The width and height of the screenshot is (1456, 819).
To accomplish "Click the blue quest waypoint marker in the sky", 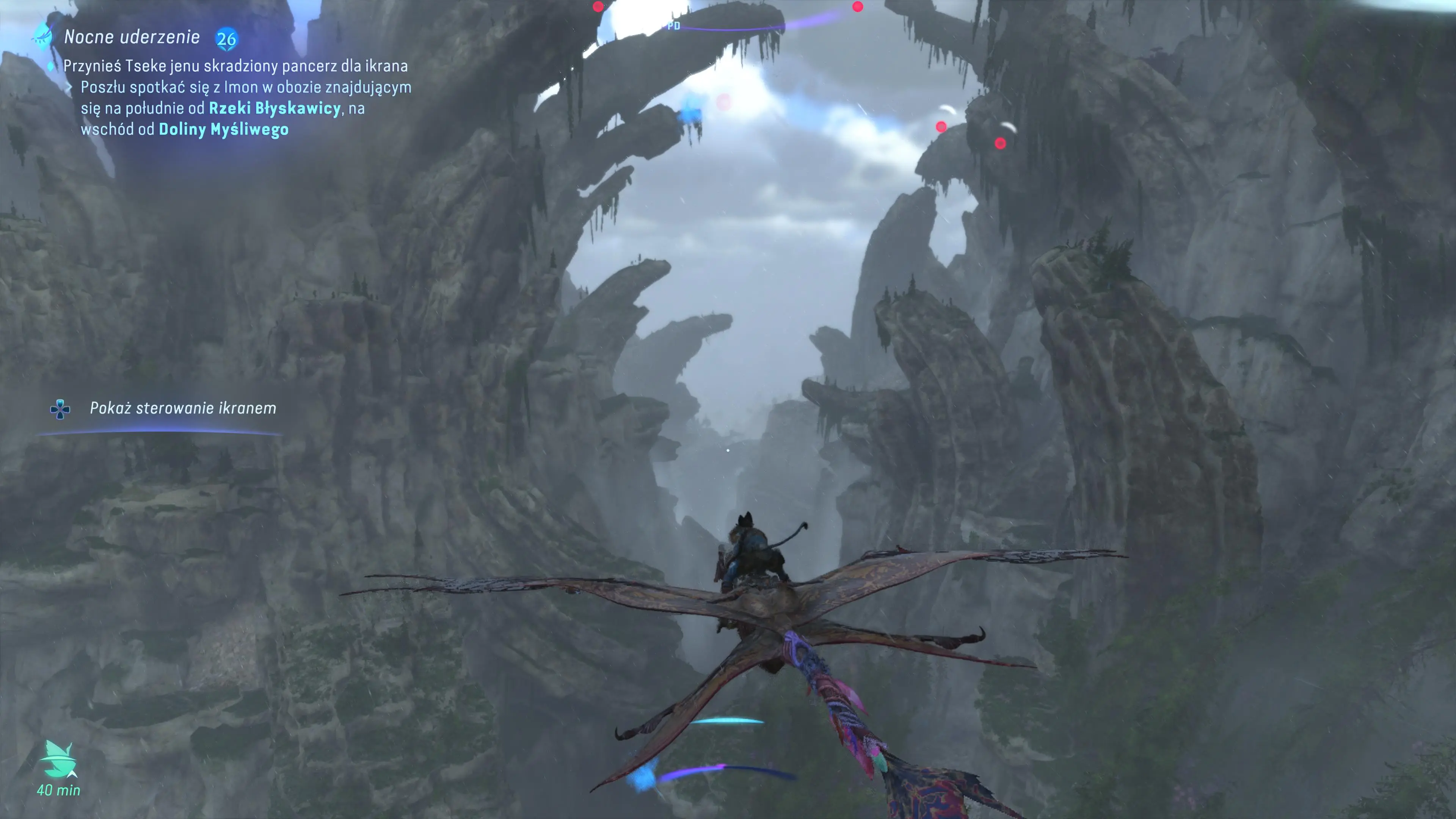I will [690, 114].
